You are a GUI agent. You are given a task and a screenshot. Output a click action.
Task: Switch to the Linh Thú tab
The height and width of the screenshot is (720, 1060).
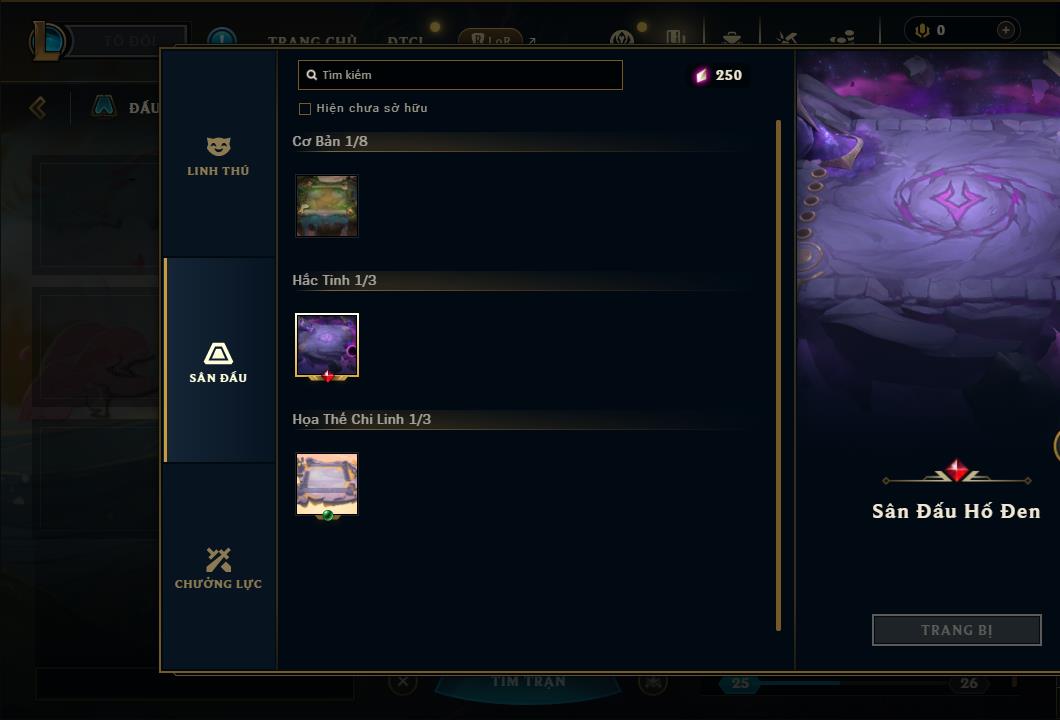click(x=218, y=156)
